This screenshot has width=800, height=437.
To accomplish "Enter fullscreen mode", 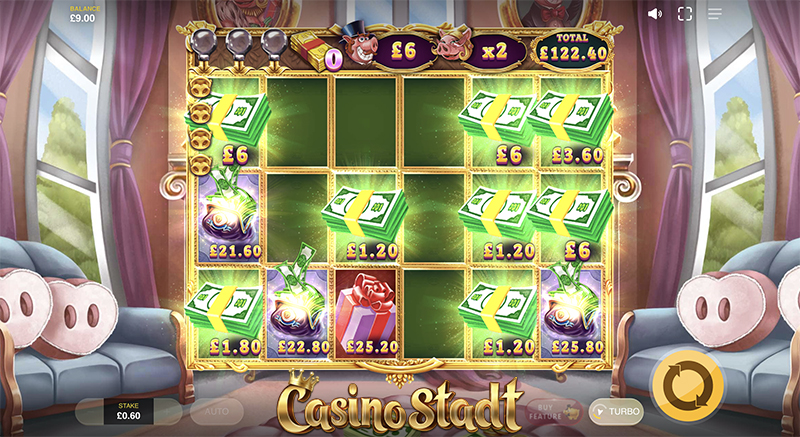I will 685,14.
